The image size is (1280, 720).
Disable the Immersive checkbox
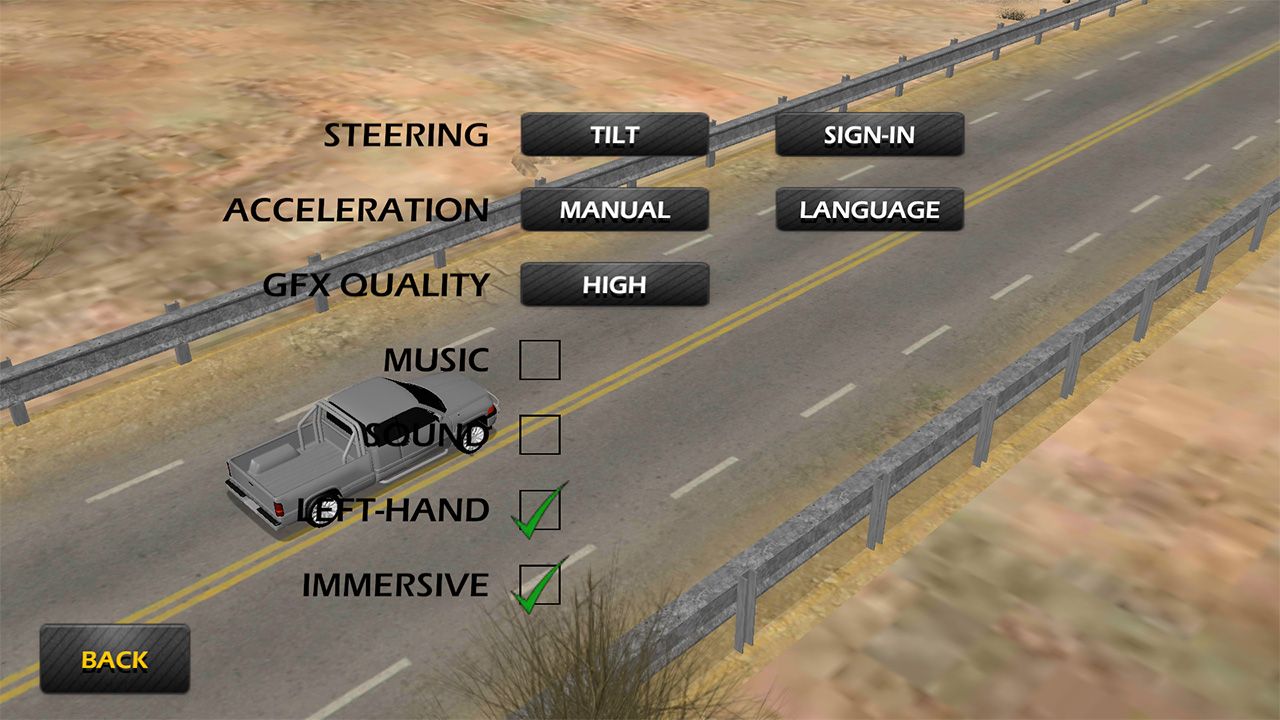tap(540, 585)
